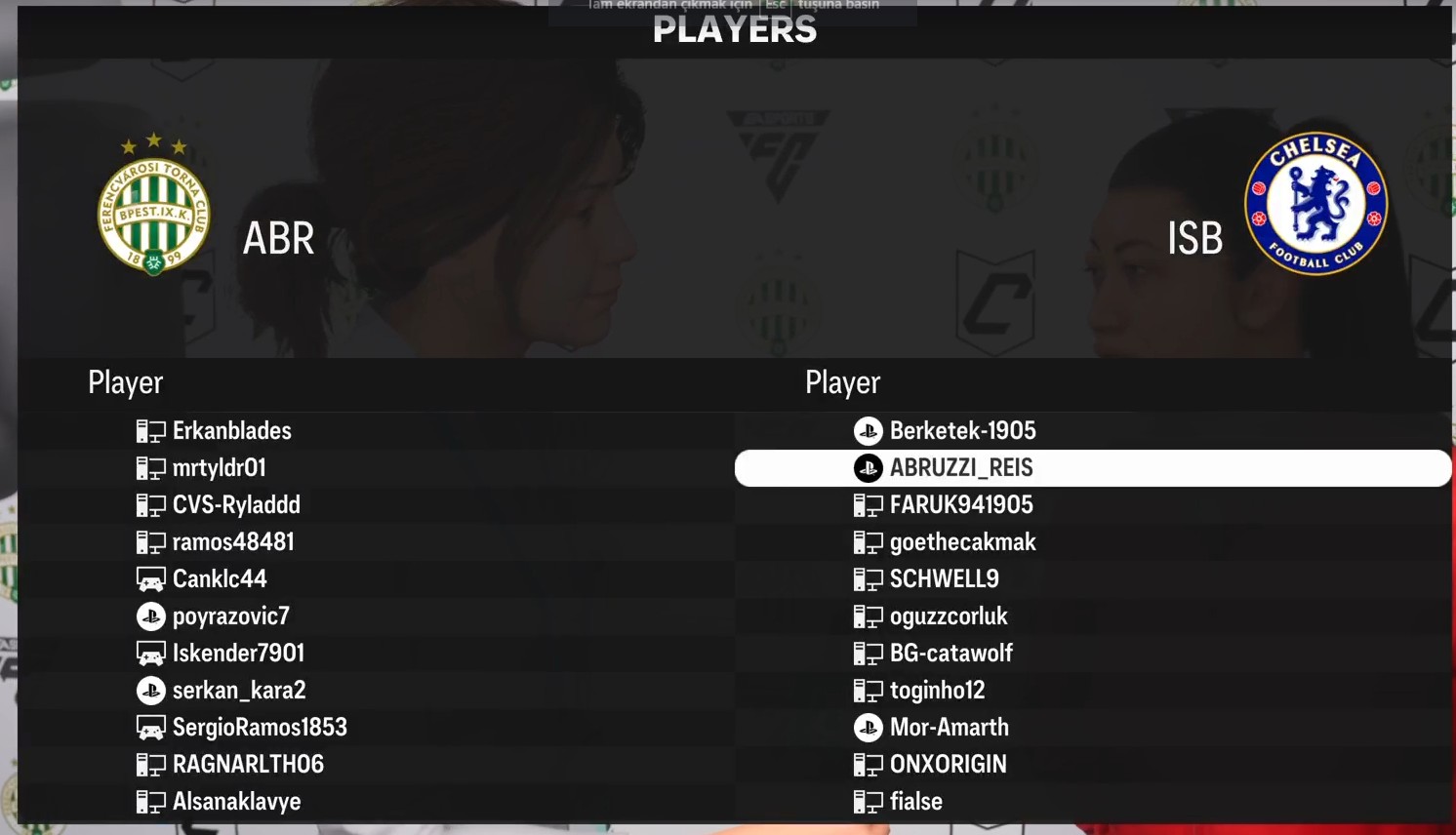This screenshot has height=835, width=1456.
Task: Pick the ramos48481 player entry
Action: (233, 542)
